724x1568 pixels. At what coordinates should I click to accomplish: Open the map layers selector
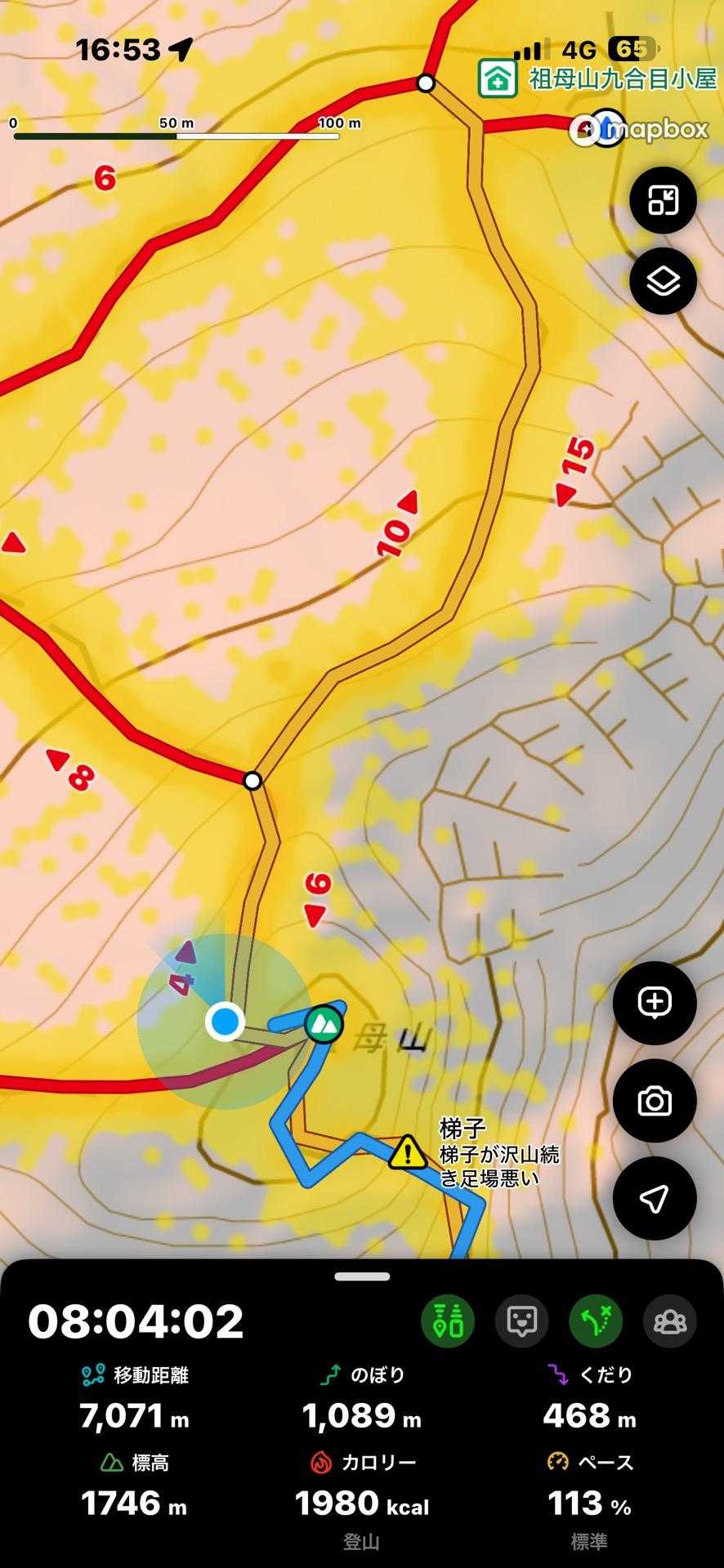tap(663, 282)
